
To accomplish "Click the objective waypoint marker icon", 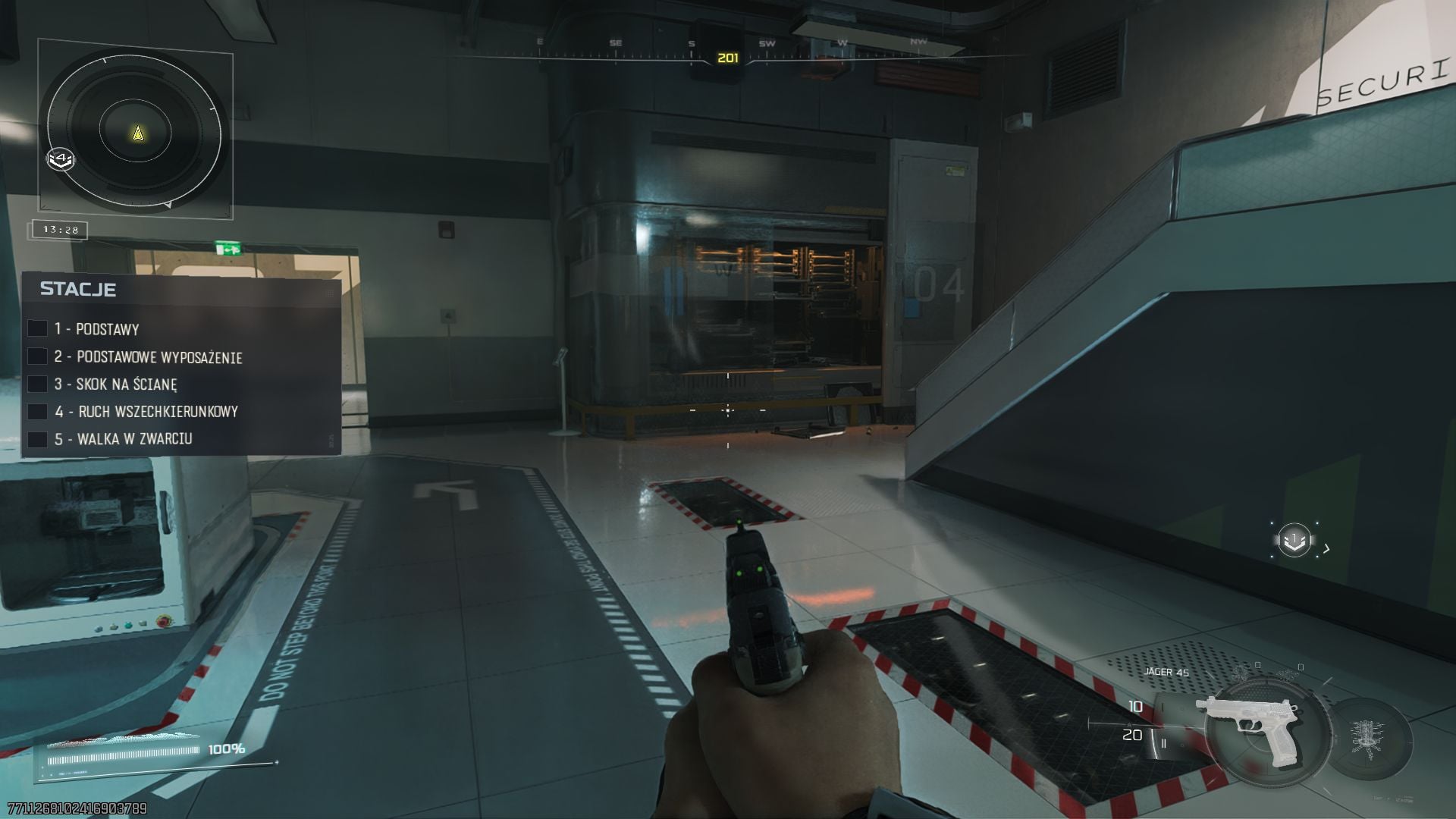I will coord(1294,541).
